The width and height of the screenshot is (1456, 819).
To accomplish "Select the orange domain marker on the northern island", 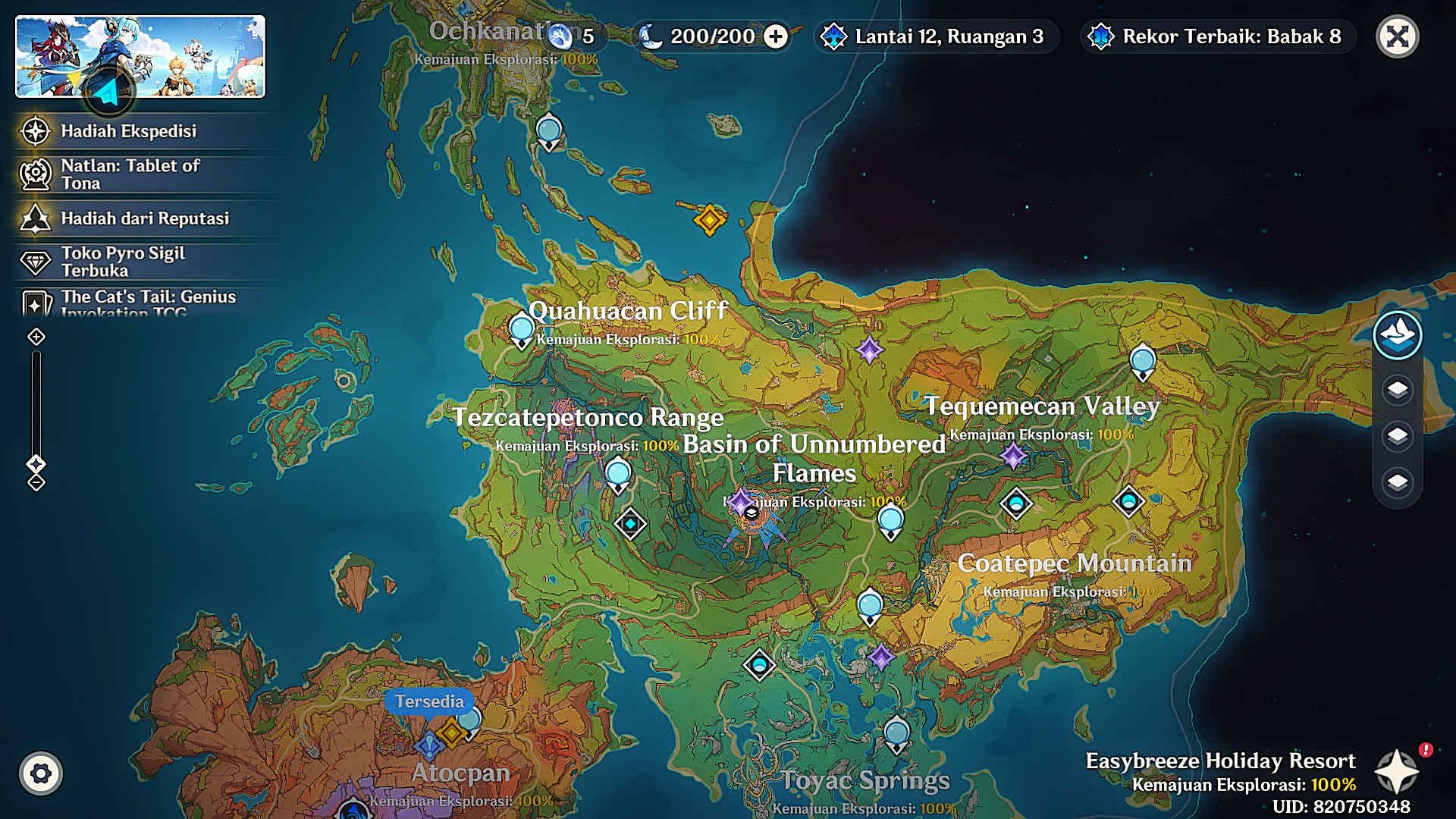I will tap(710, 220).
